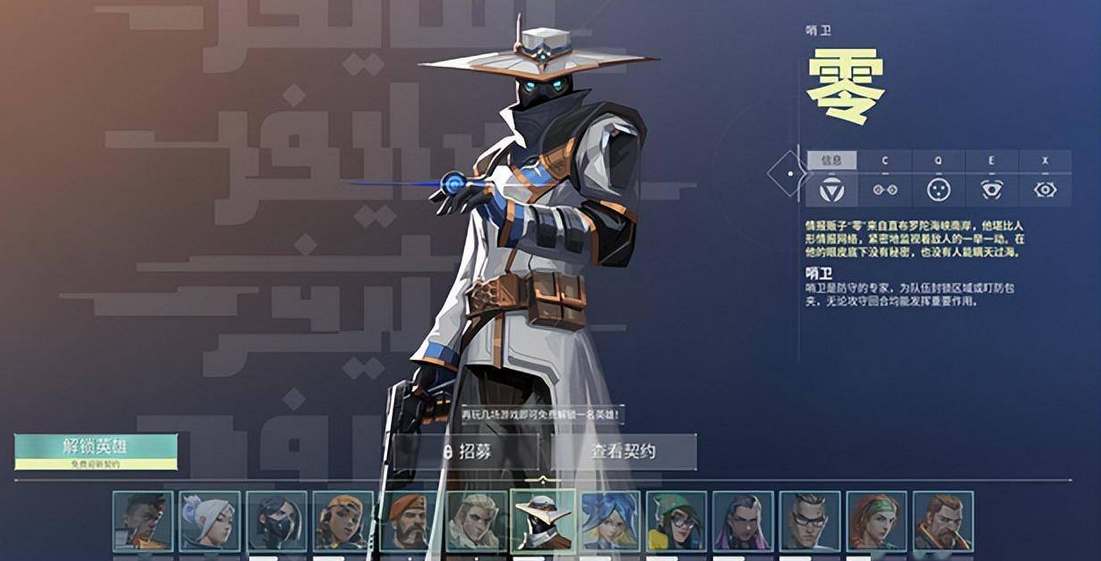Select Raze's portrait with orange headphones
Image resolution: width=1101 pixels, height=561 pixels.
click(x=343, y=520)
